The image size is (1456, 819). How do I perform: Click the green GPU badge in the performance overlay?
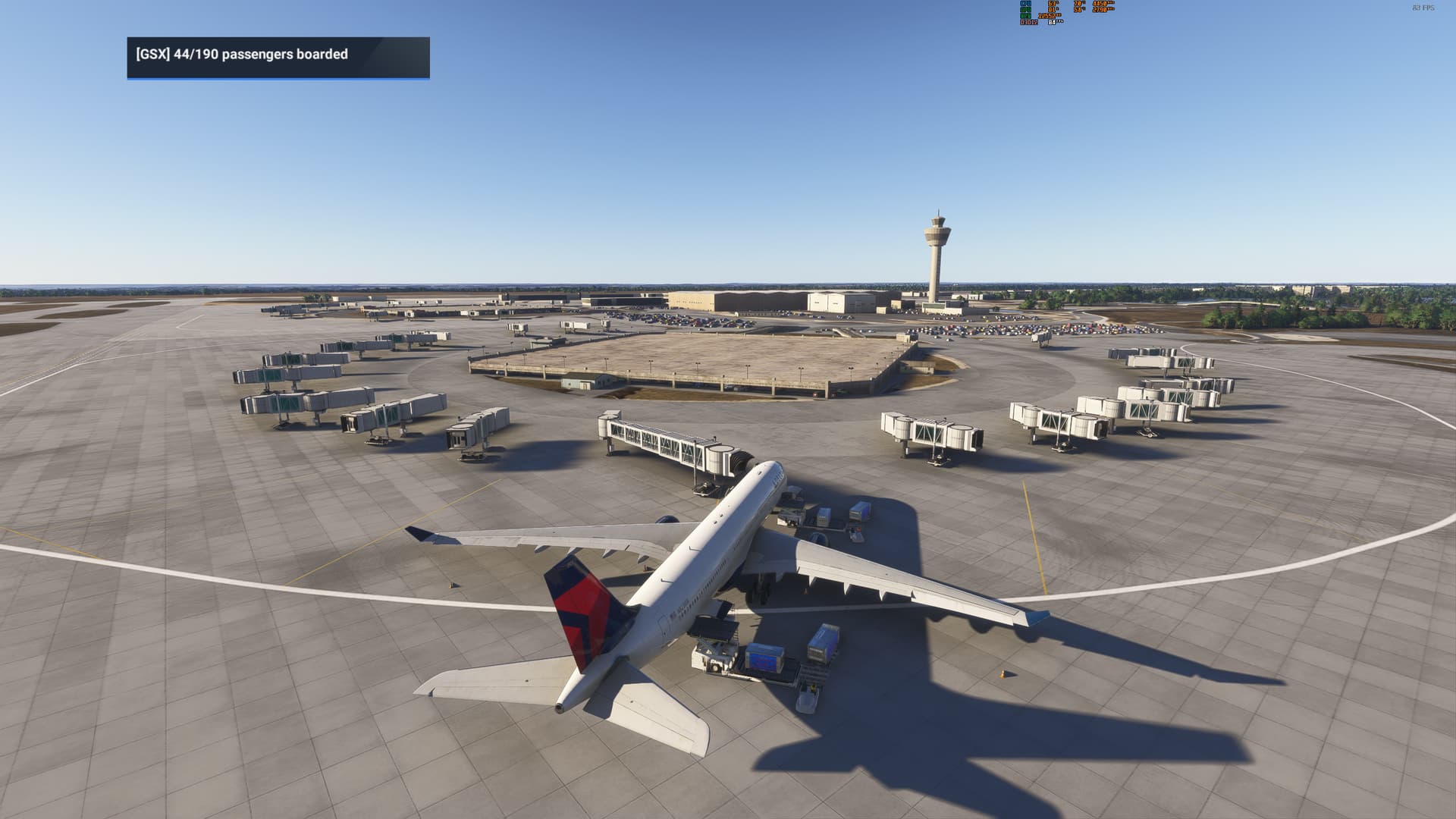1025,10
